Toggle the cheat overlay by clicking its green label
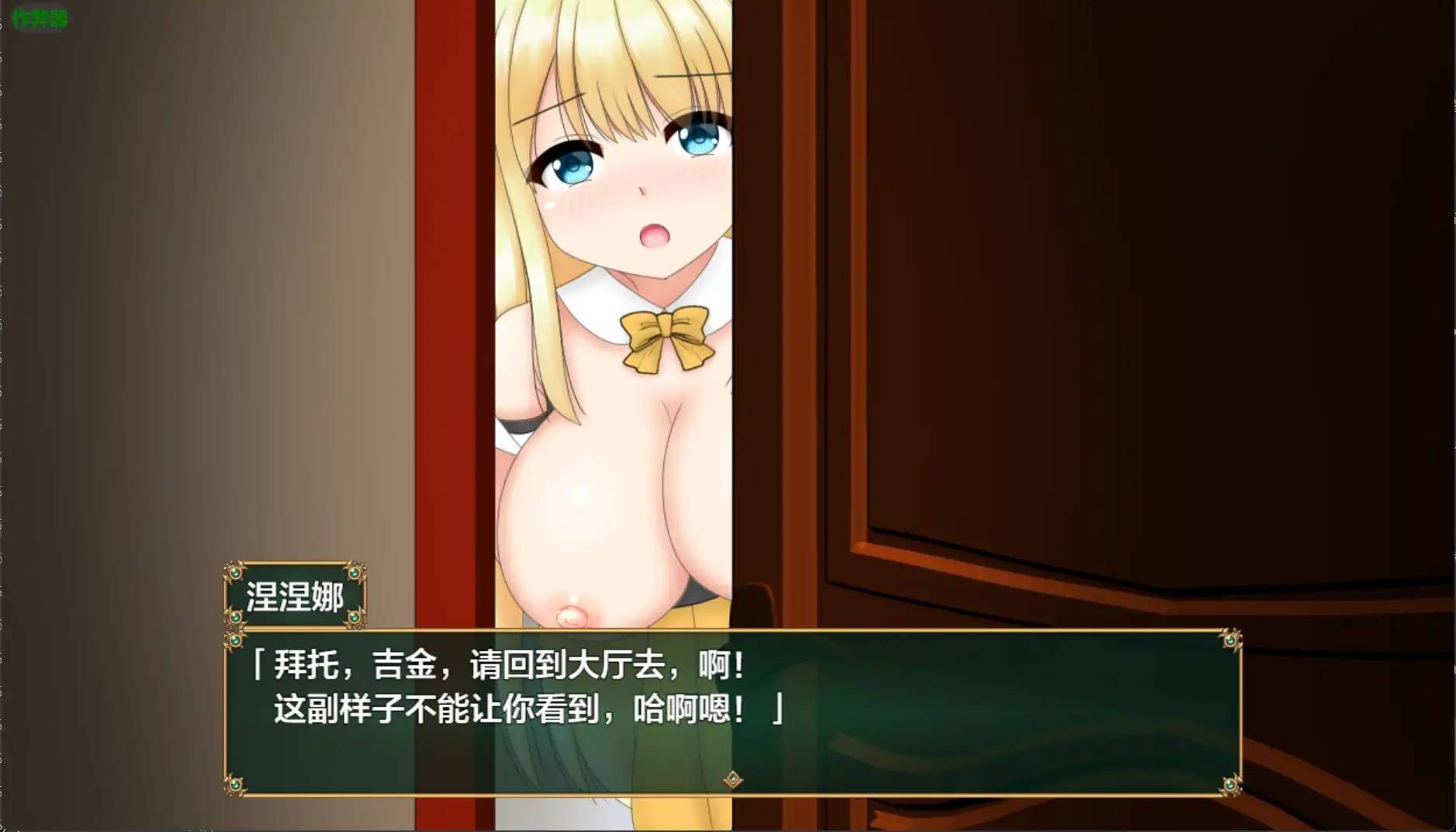The image size is (1456, 832). point(39,17)
